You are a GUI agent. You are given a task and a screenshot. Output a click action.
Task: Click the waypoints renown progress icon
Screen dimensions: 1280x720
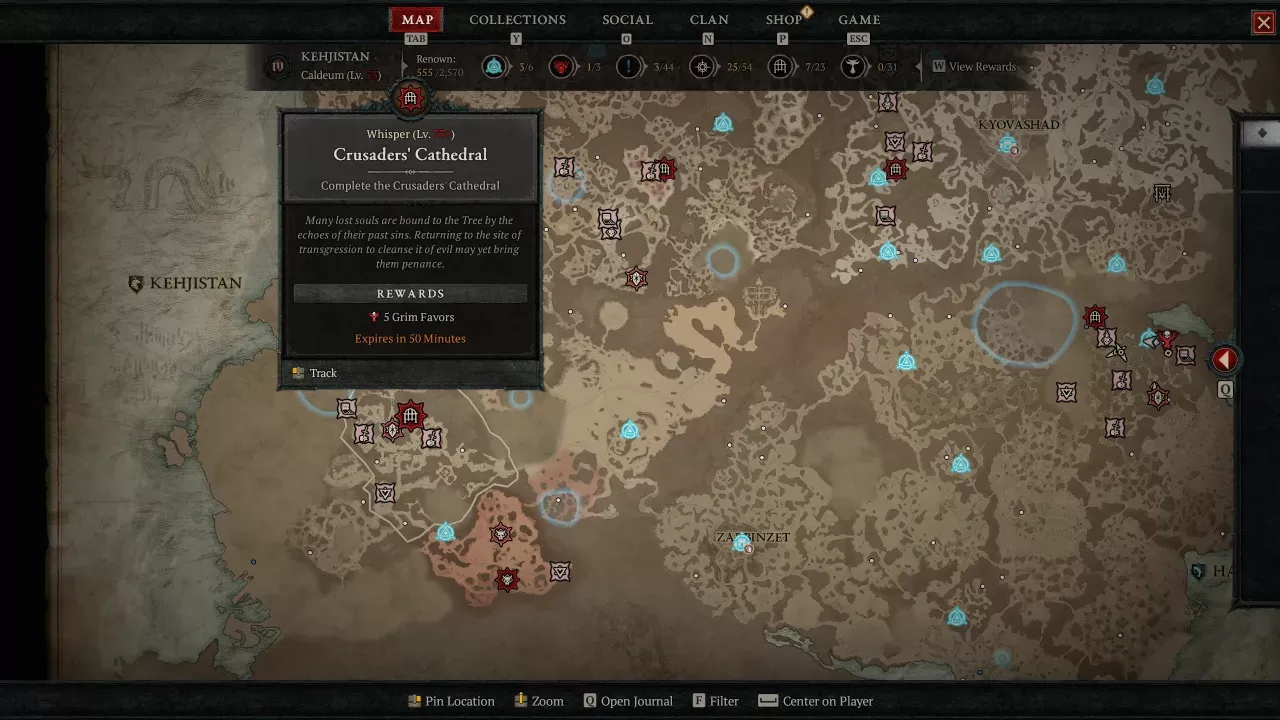tap(493, 67)
